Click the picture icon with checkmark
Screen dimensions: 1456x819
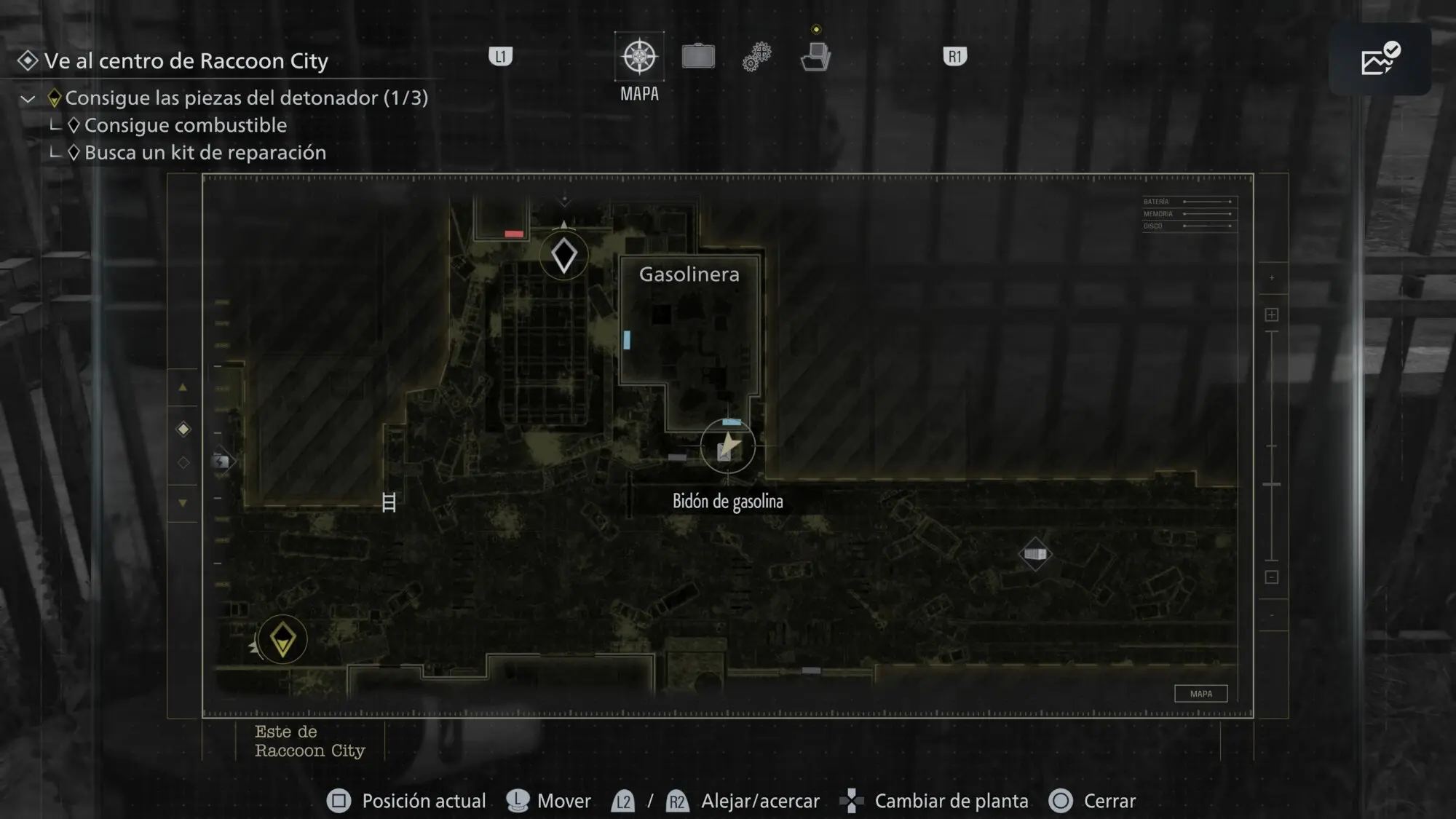[1380, 60]
